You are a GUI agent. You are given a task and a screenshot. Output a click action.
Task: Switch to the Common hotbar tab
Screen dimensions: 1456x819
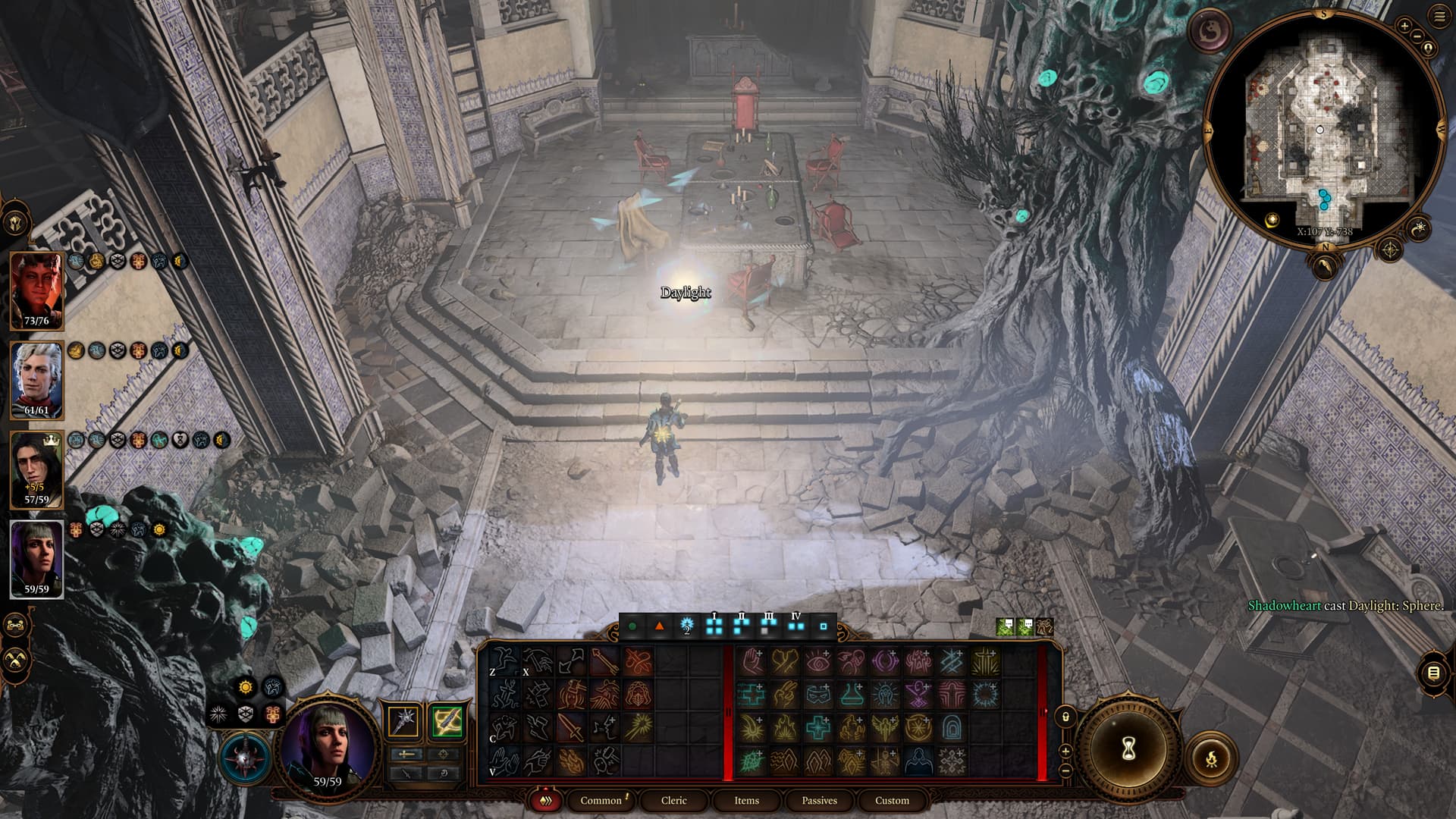(x=601, y=801)
